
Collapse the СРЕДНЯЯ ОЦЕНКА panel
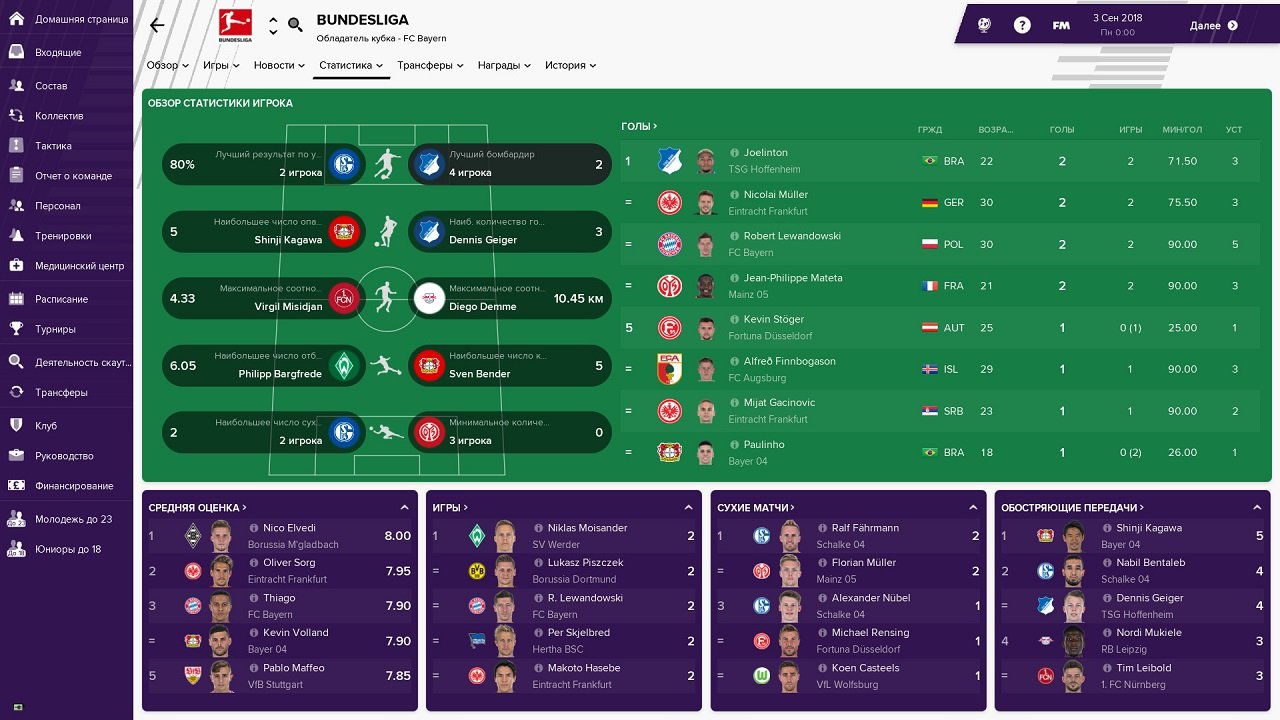coord(404,507)
